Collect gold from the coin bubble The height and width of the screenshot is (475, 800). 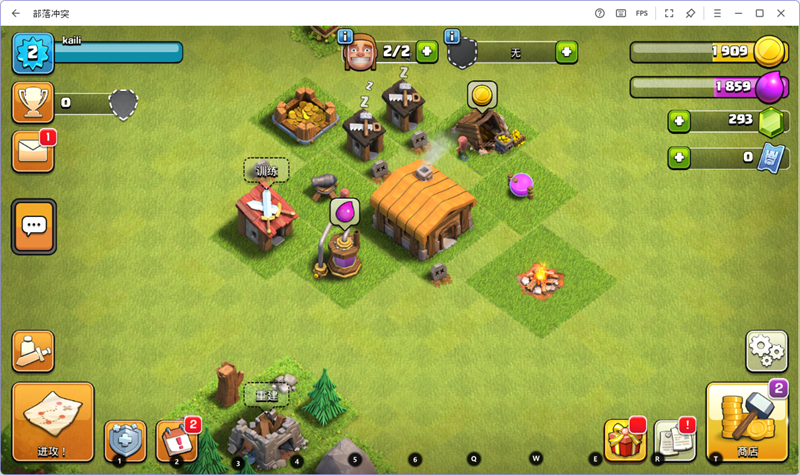[482, 95]
